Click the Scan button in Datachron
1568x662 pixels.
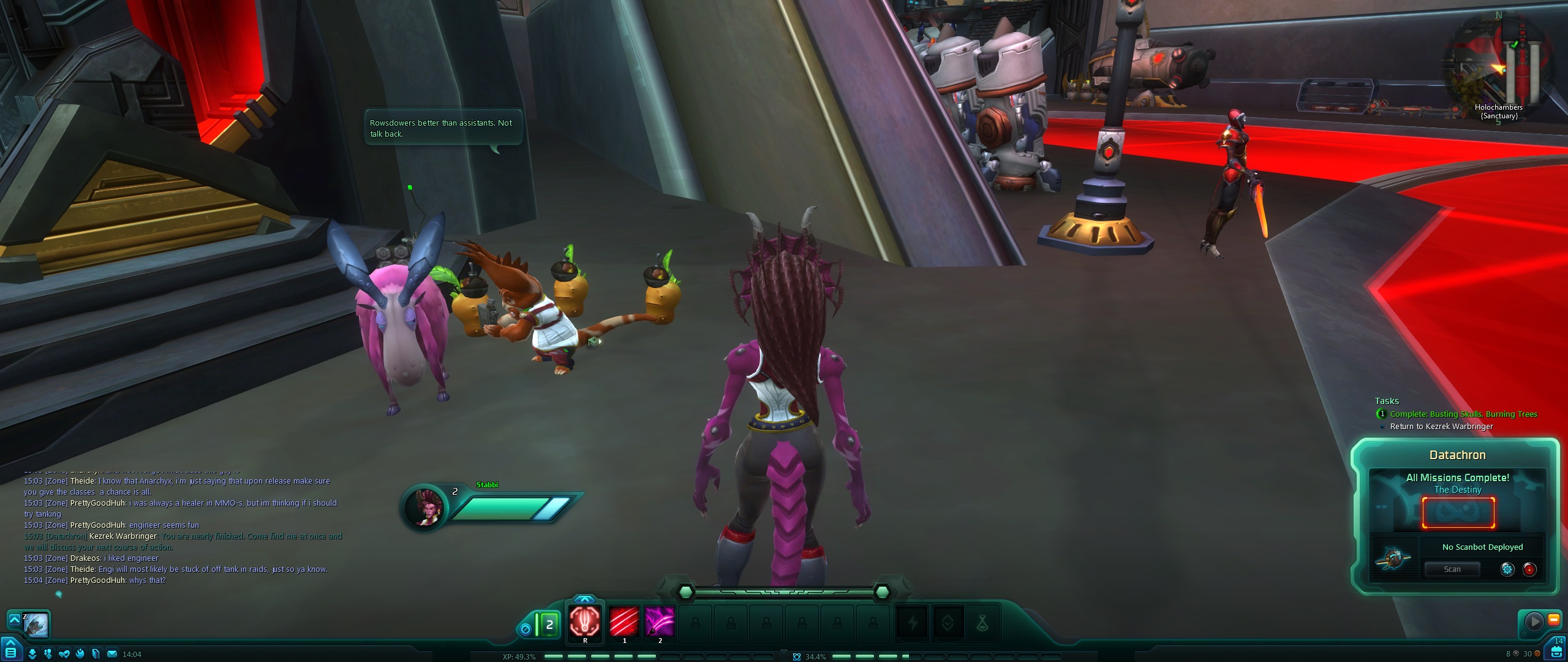tap(1452, 569)
